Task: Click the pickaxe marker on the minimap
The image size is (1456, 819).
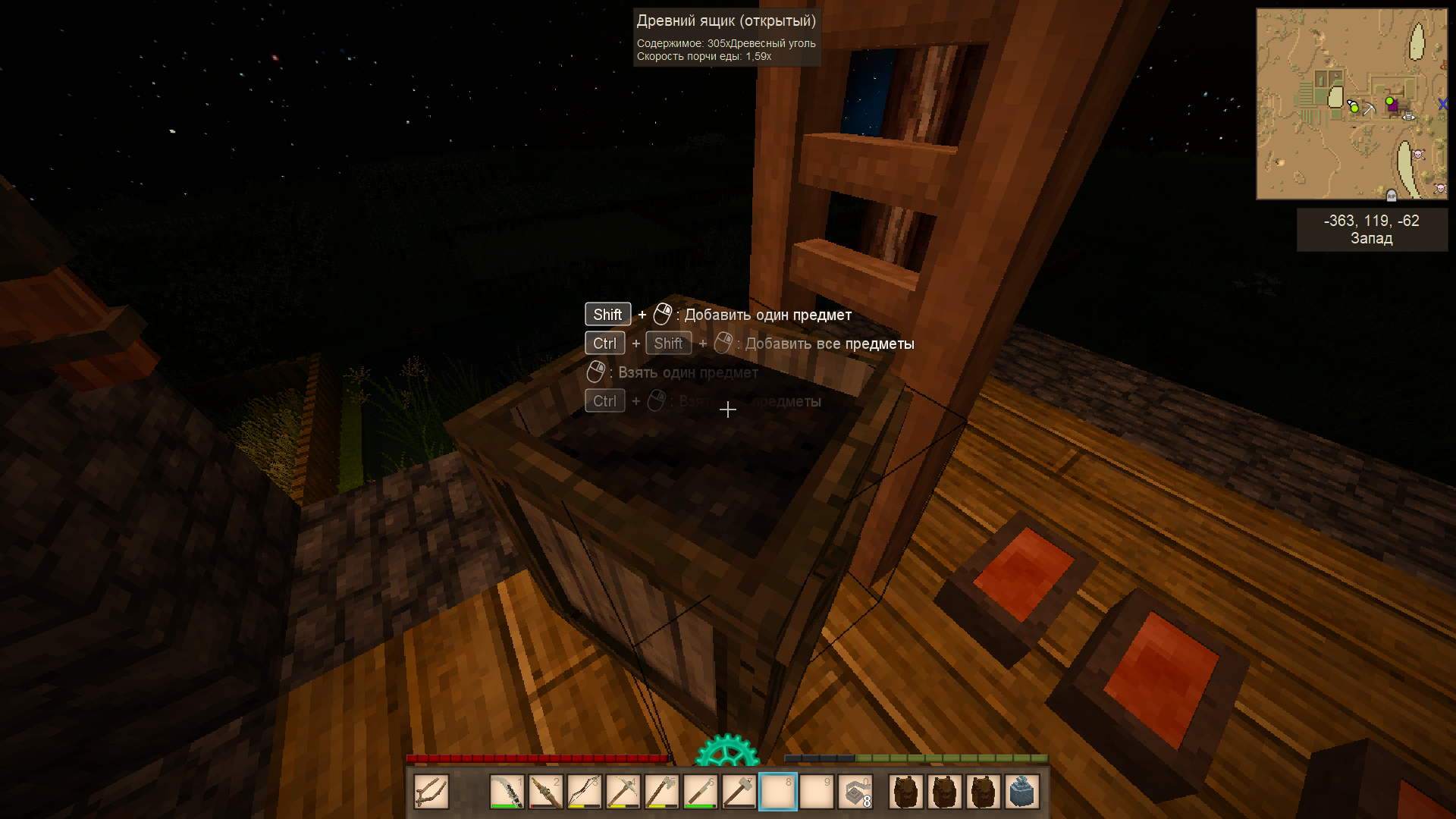Action: point(1370,109)
